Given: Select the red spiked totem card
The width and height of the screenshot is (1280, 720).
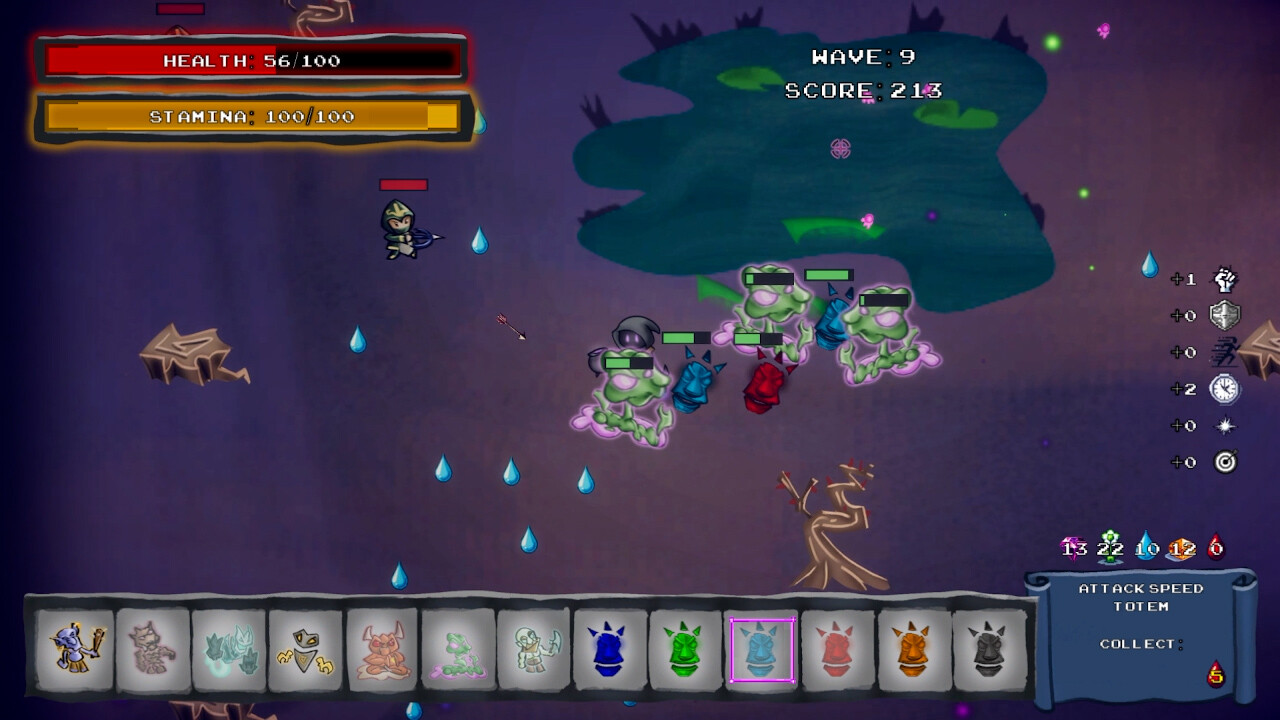Looking at the screenshot, I should pos(838,648).
